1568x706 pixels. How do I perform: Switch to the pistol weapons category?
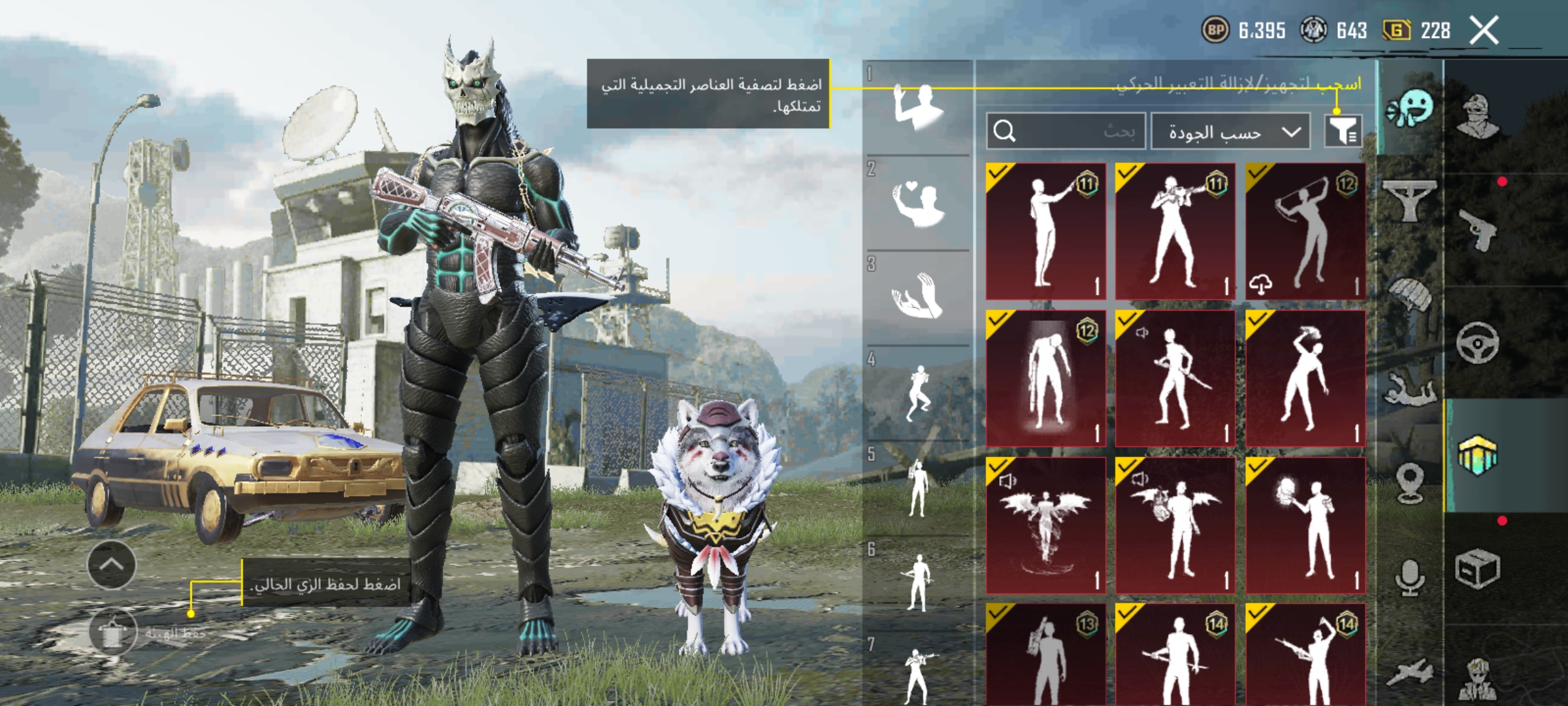coord(1478,229)
